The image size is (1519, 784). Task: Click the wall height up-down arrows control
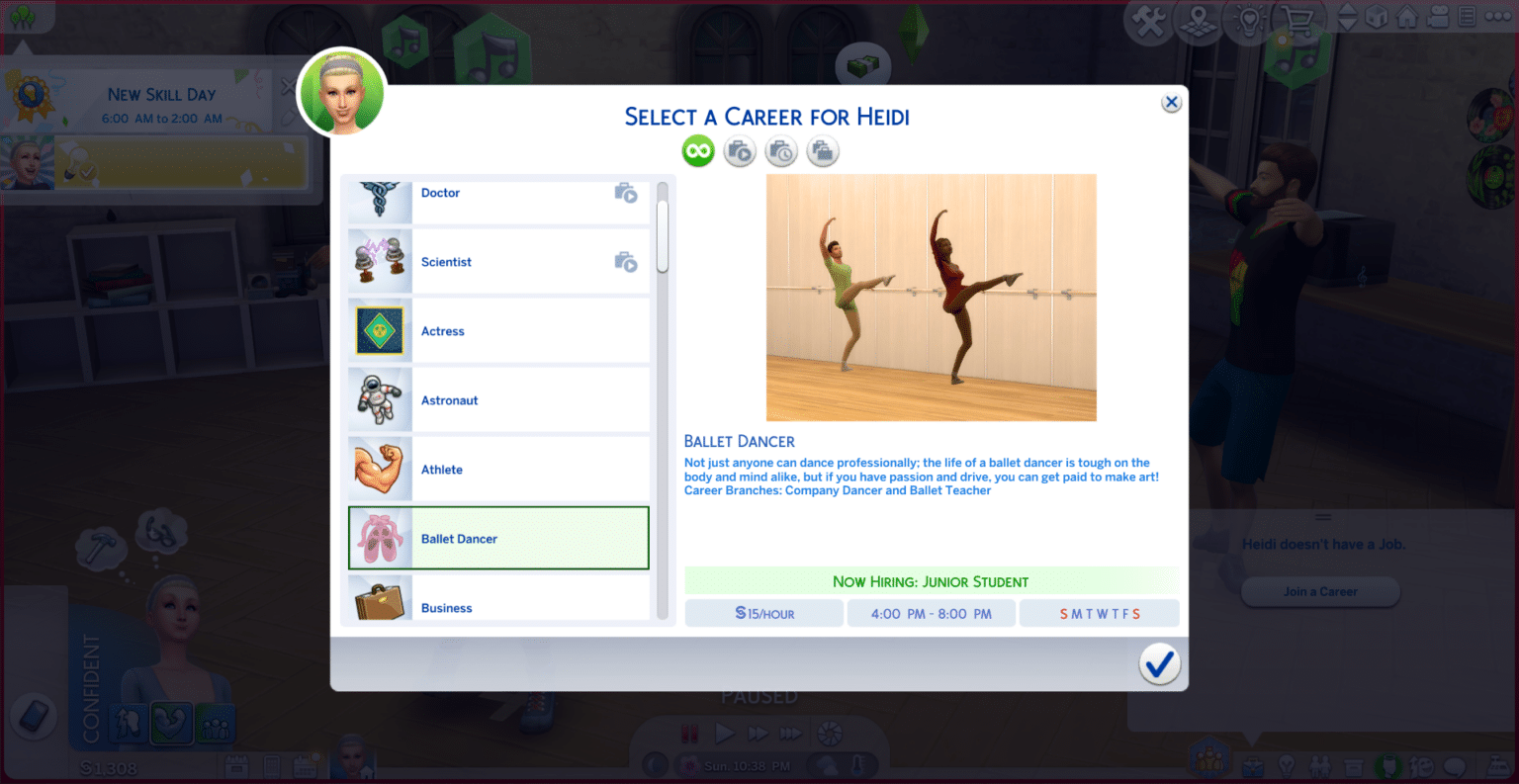click(x=1346, y=16)
